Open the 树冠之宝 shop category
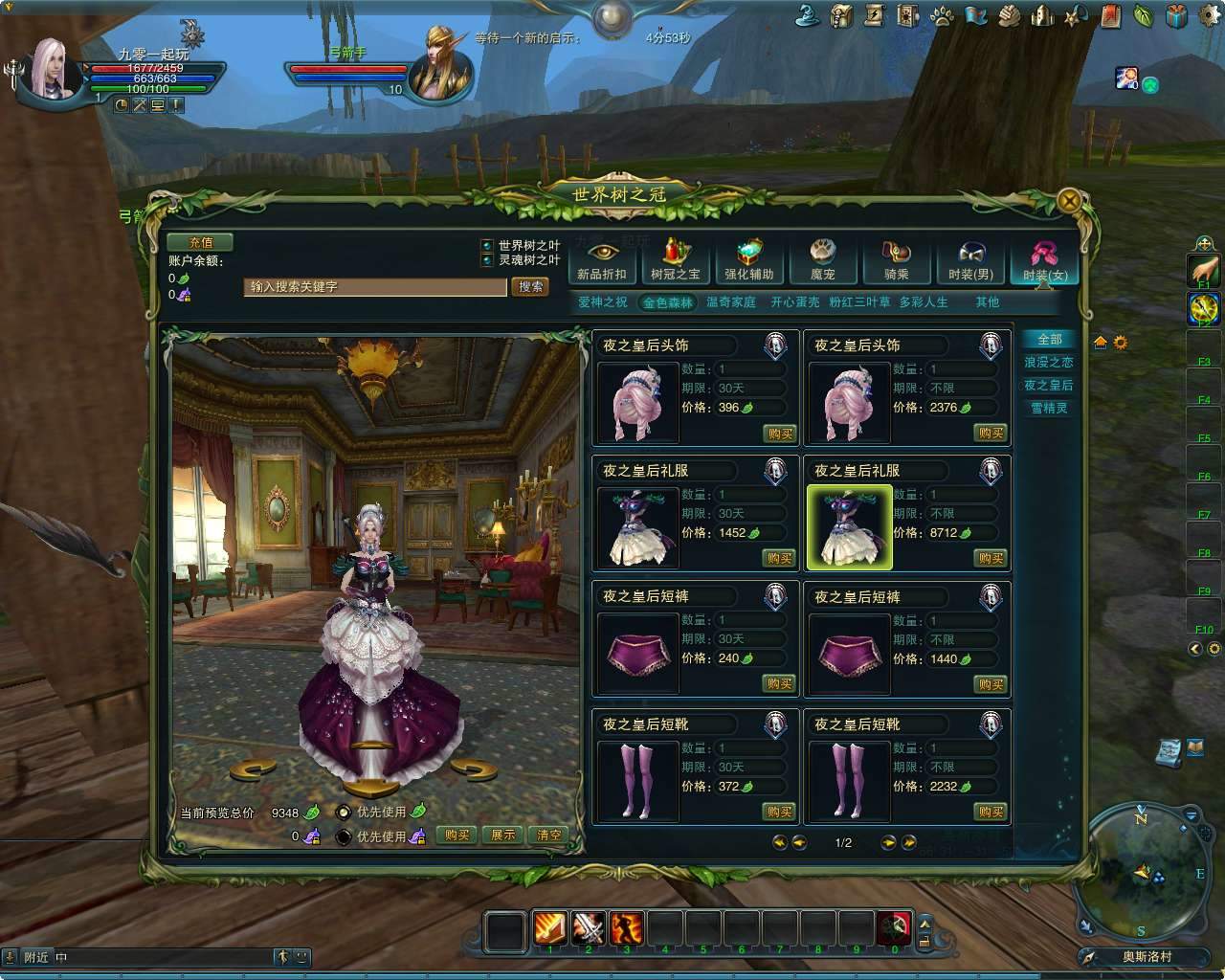 675,258
